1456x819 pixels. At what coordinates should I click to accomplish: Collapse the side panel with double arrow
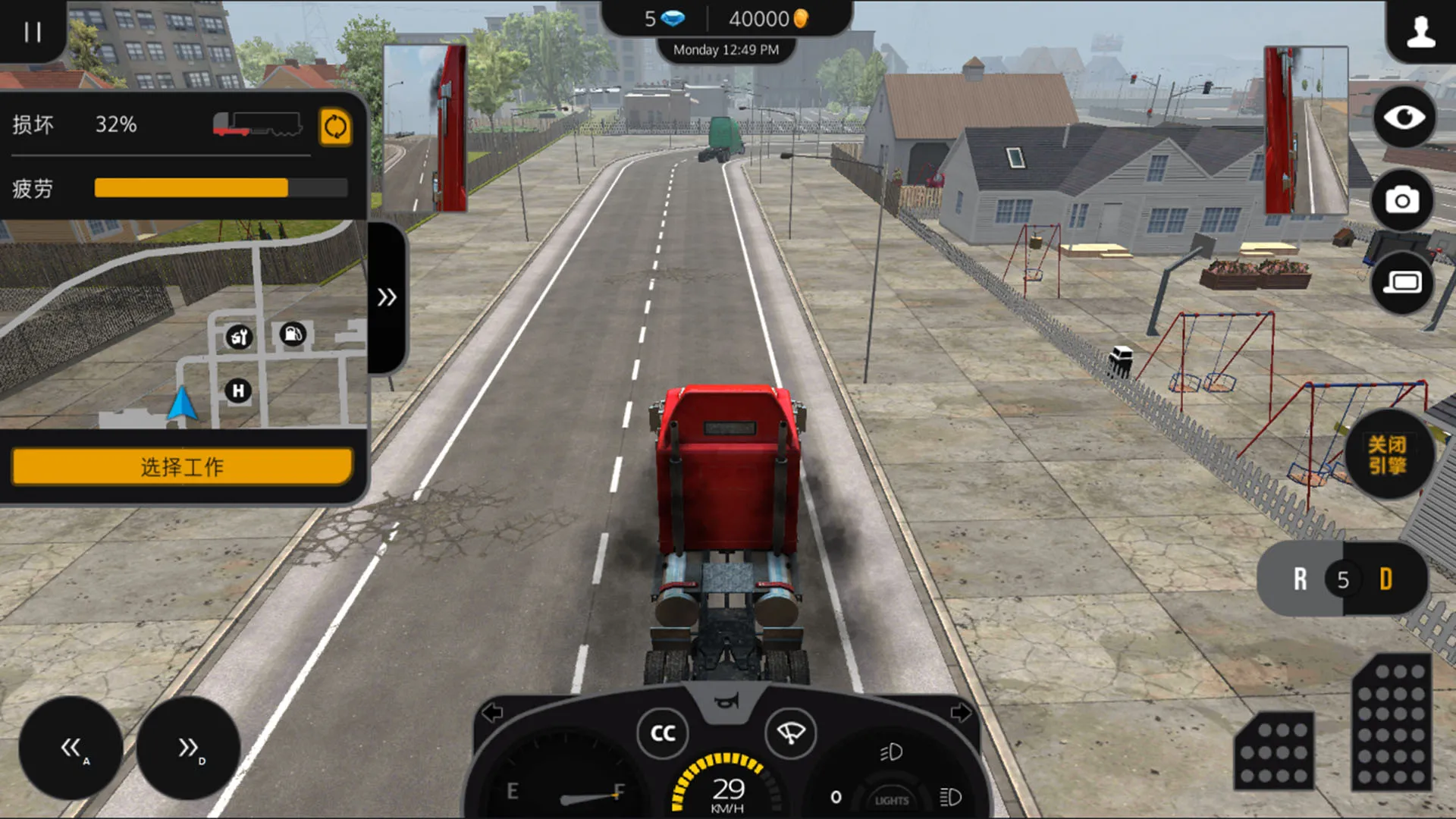point(387,297)
